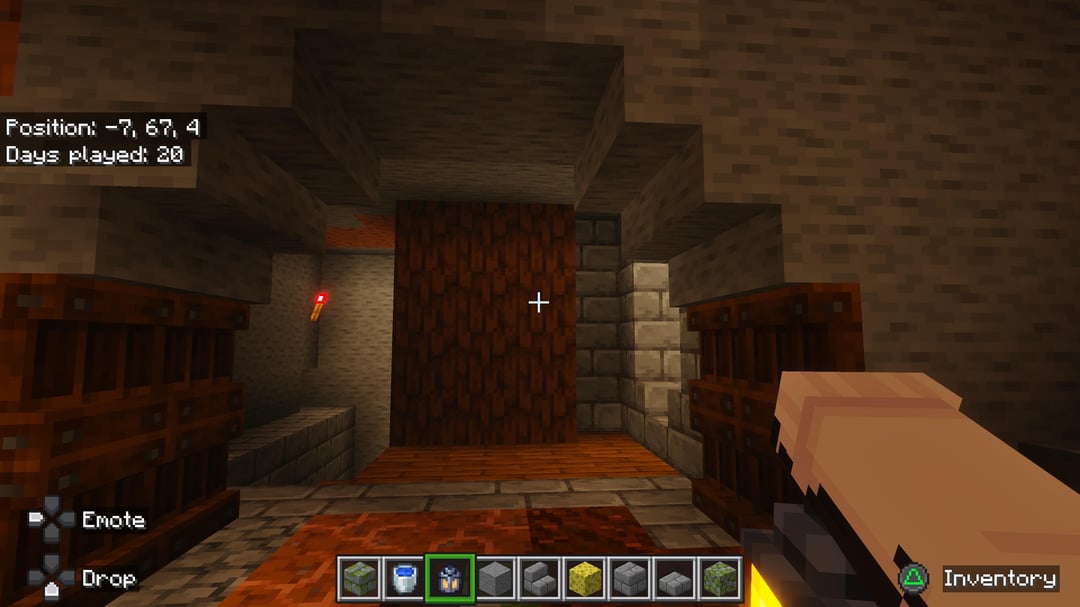Select the yellow sponge block slot

point(585,578)
